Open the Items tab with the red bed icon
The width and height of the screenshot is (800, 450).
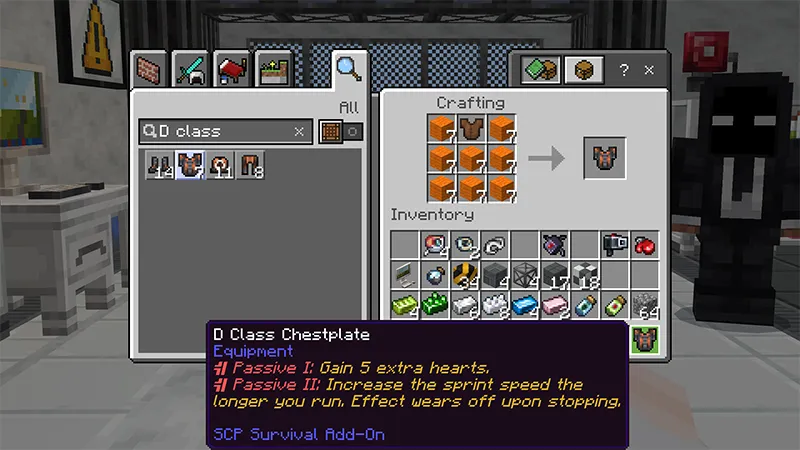pos(232,68)
